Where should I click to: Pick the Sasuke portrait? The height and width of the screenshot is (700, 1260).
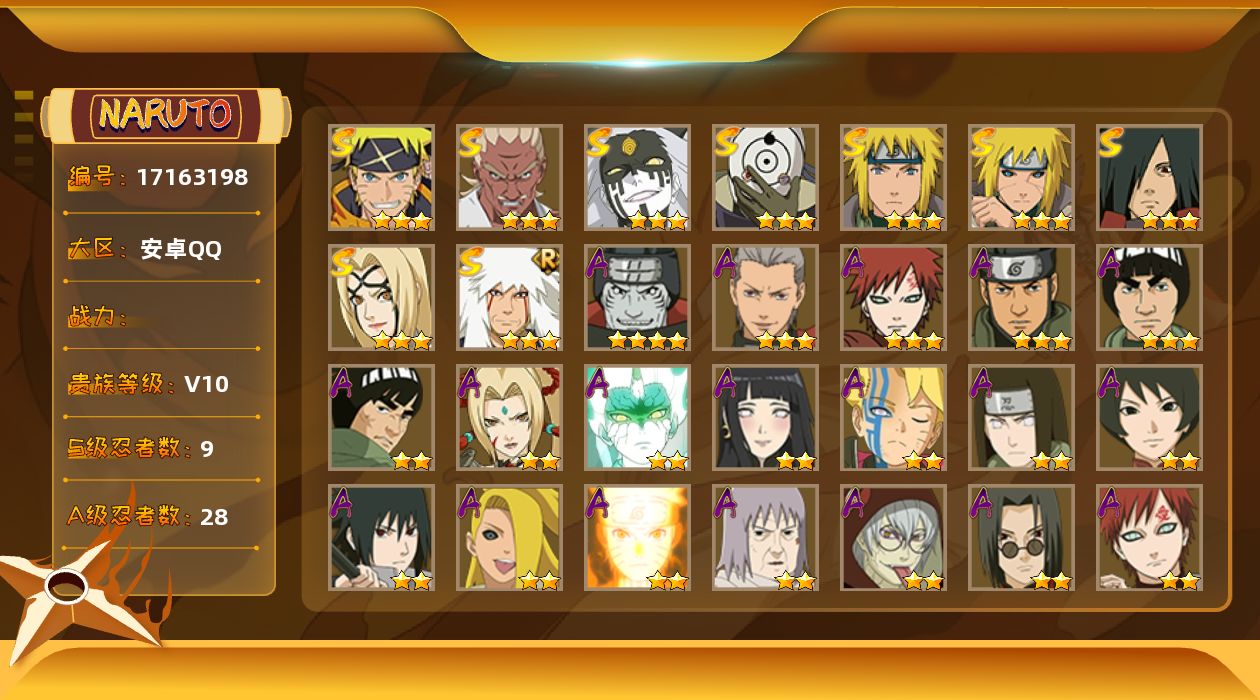click(381, 538)
